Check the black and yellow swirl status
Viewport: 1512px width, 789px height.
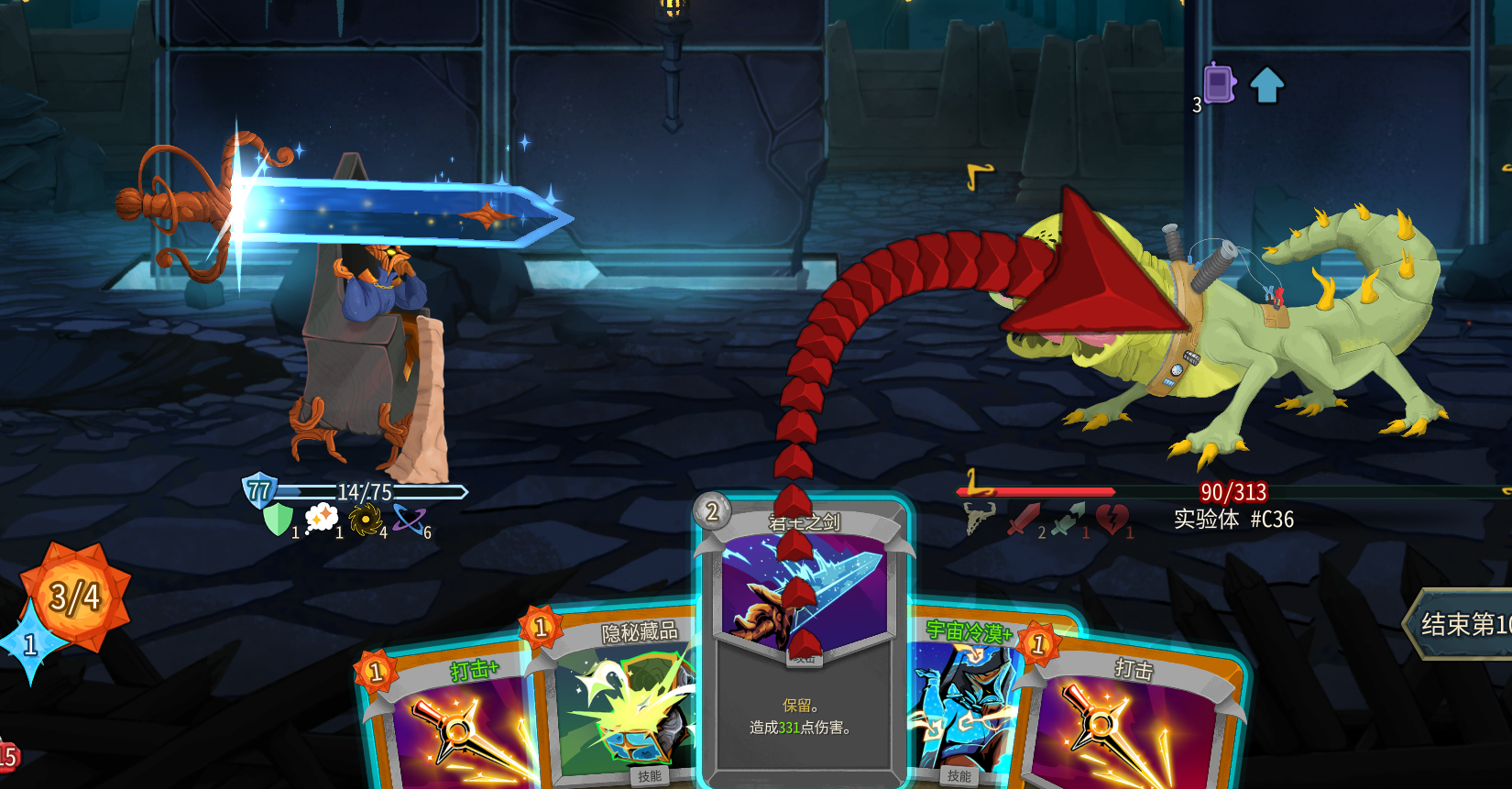click(365, 520)
